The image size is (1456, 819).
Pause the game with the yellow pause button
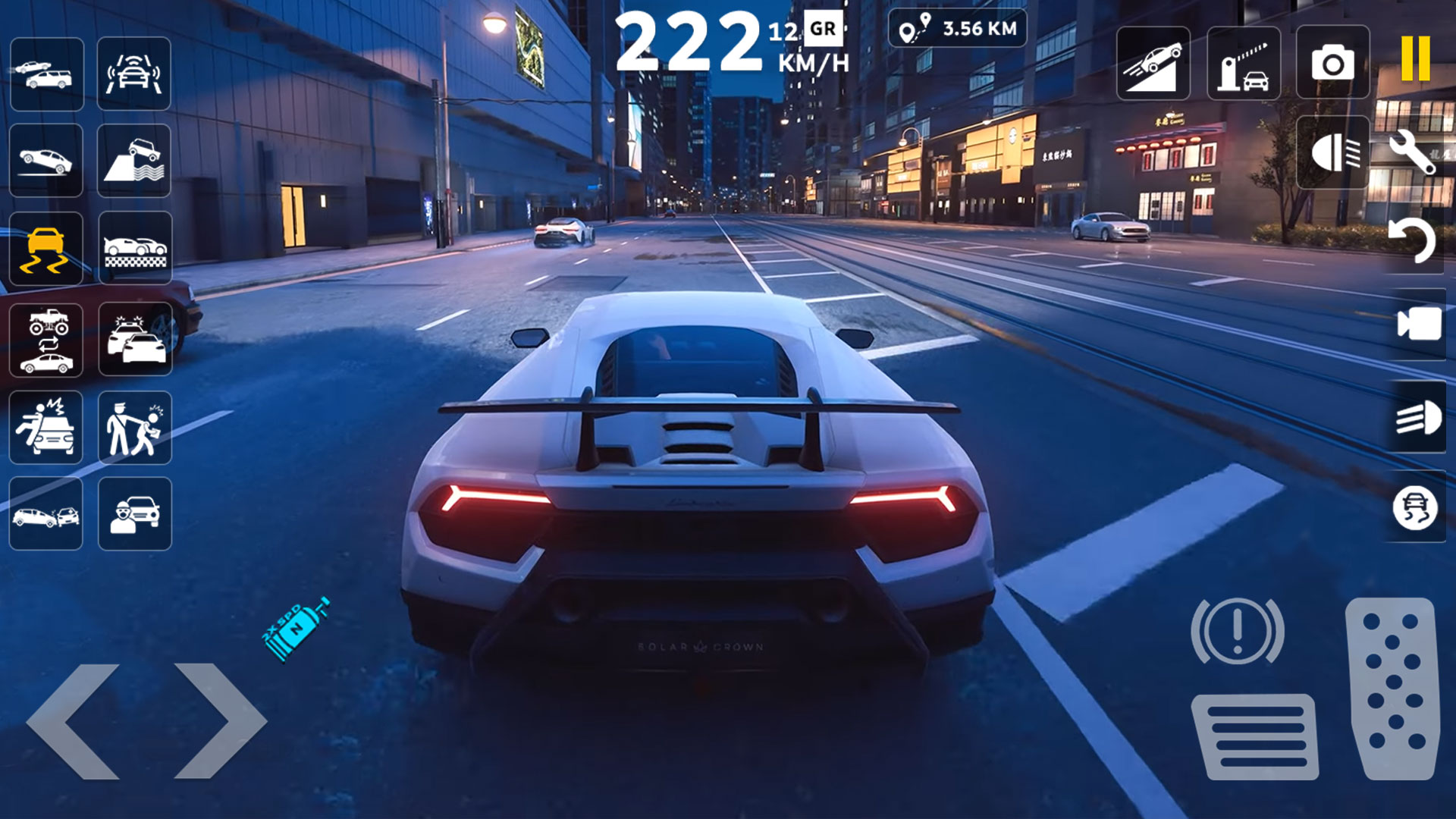tap(1415, 59)
